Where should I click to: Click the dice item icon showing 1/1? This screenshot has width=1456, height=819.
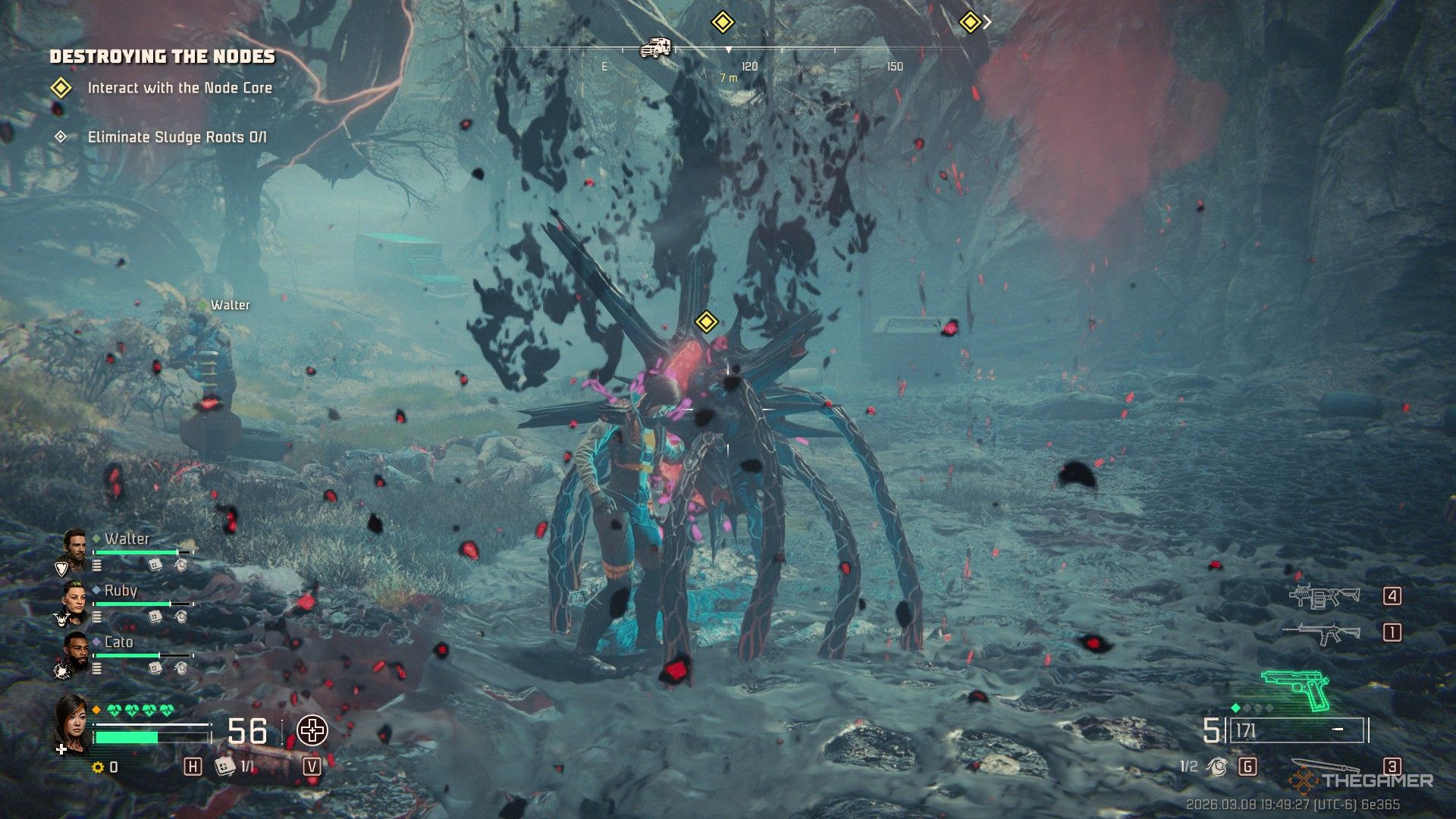[224, 767]
